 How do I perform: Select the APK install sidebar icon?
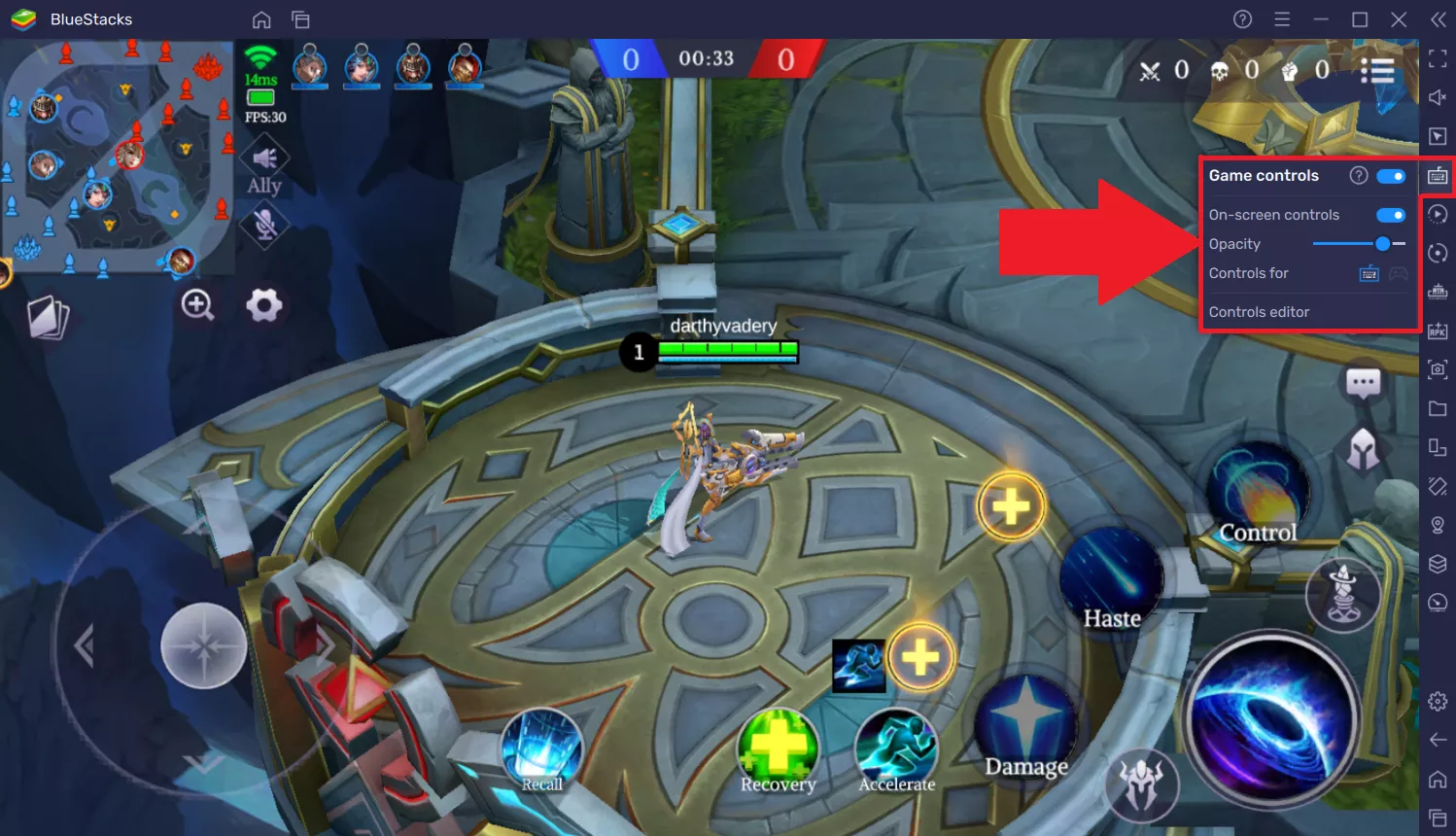pyautogui.click(x=1438, y=331)
